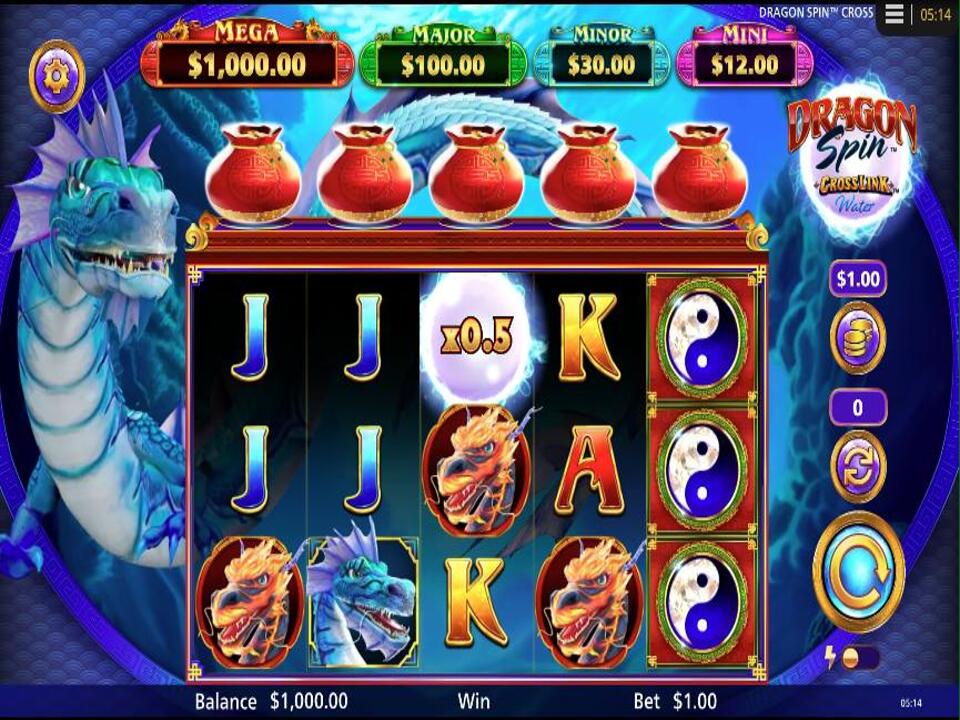The image size is (960, 720).
Task: Change bet with the gold coins button
Action: click(858, 337)
